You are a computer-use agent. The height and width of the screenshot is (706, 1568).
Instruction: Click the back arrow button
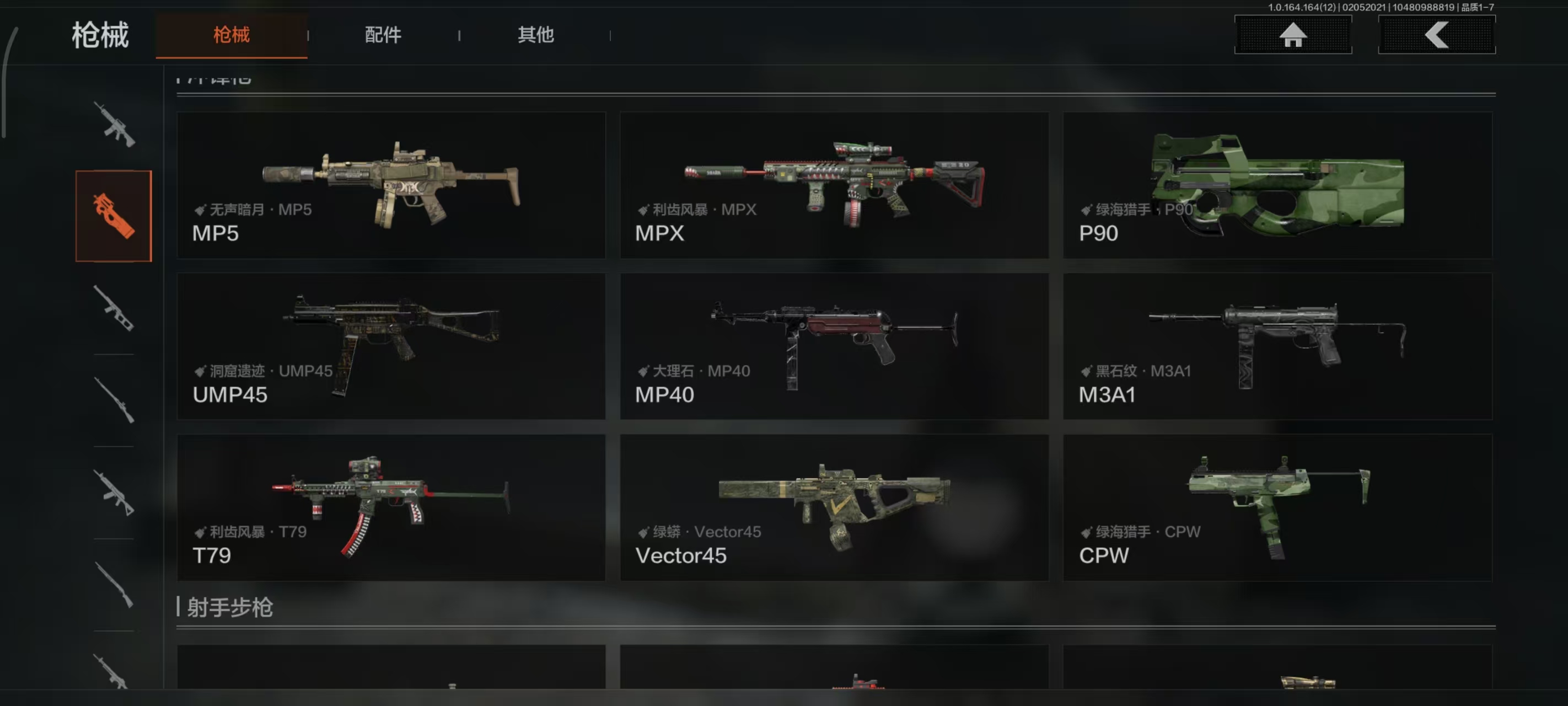pos(1437,35)
